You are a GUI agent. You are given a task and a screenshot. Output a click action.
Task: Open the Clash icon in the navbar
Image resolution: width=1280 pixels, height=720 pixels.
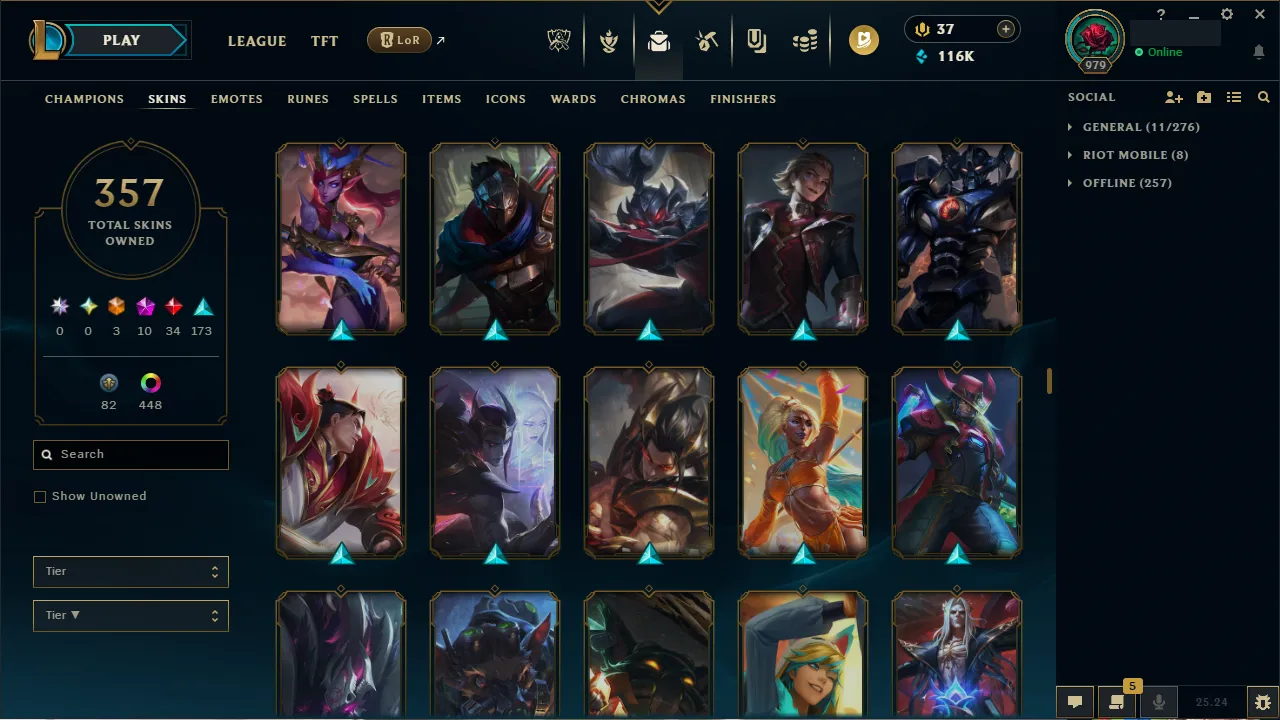(609, 40)
